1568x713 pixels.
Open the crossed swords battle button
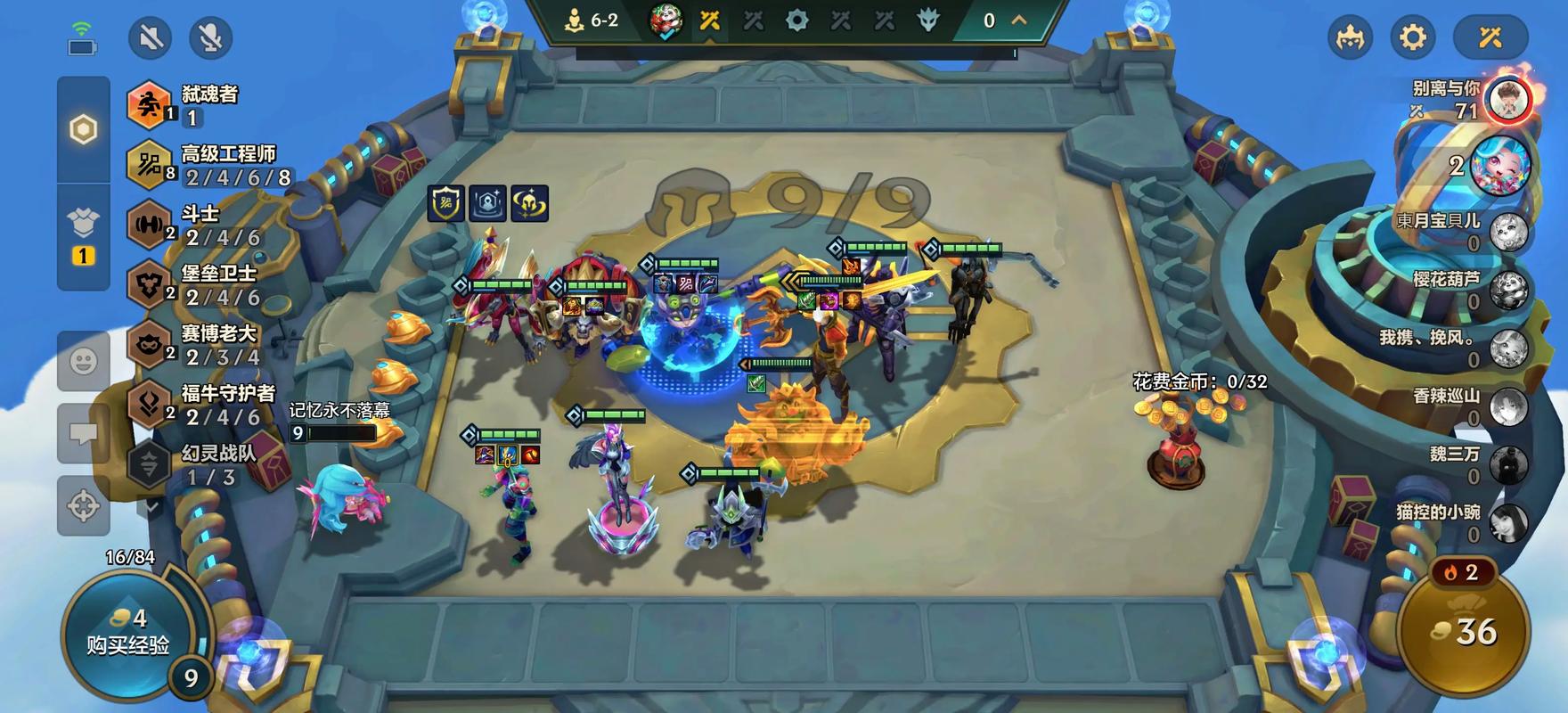[1490, 37]
